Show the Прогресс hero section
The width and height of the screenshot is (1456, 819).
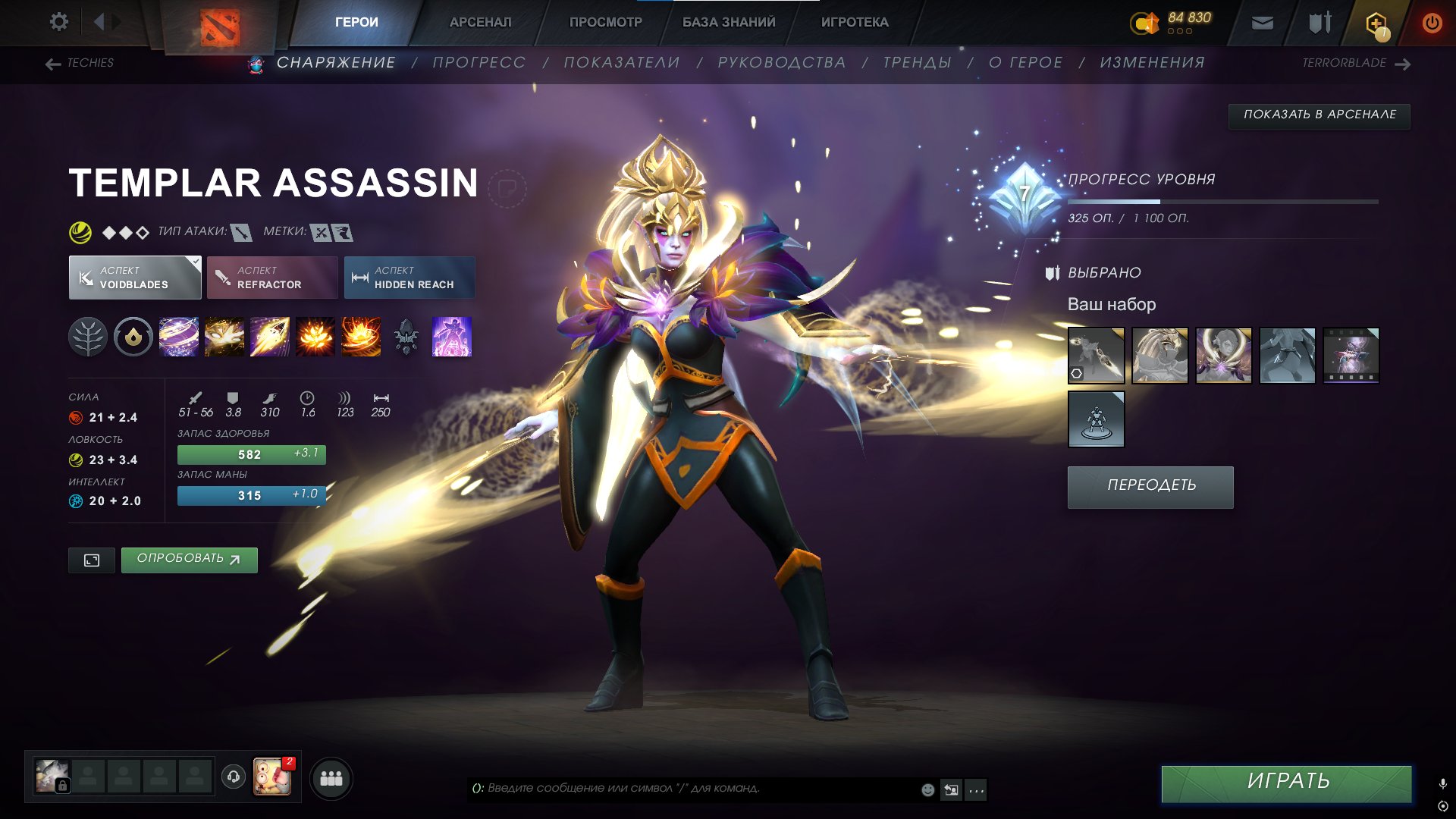tap(479, 63)
